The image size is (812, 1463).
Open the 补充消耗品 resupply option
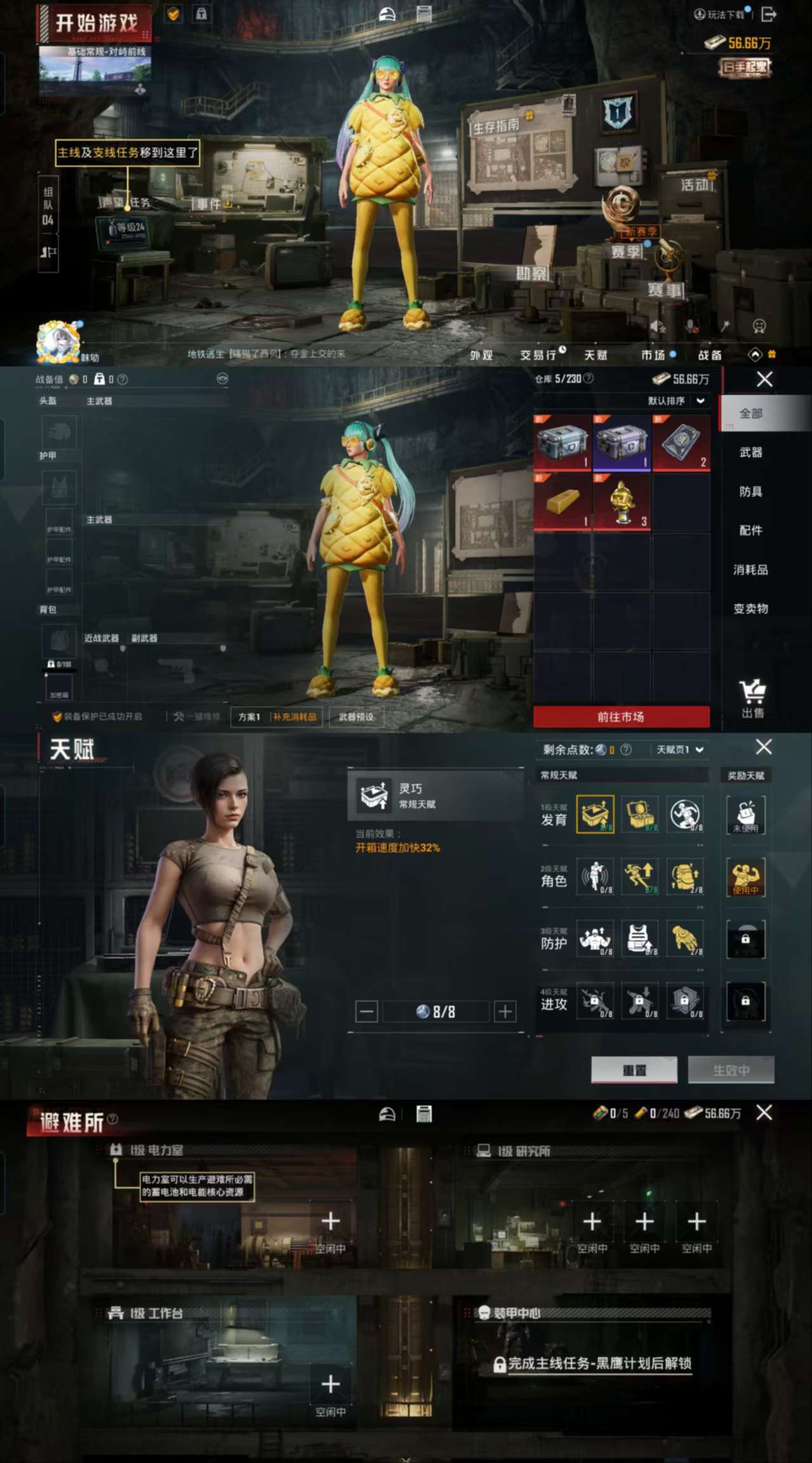(x=295, y=717)
